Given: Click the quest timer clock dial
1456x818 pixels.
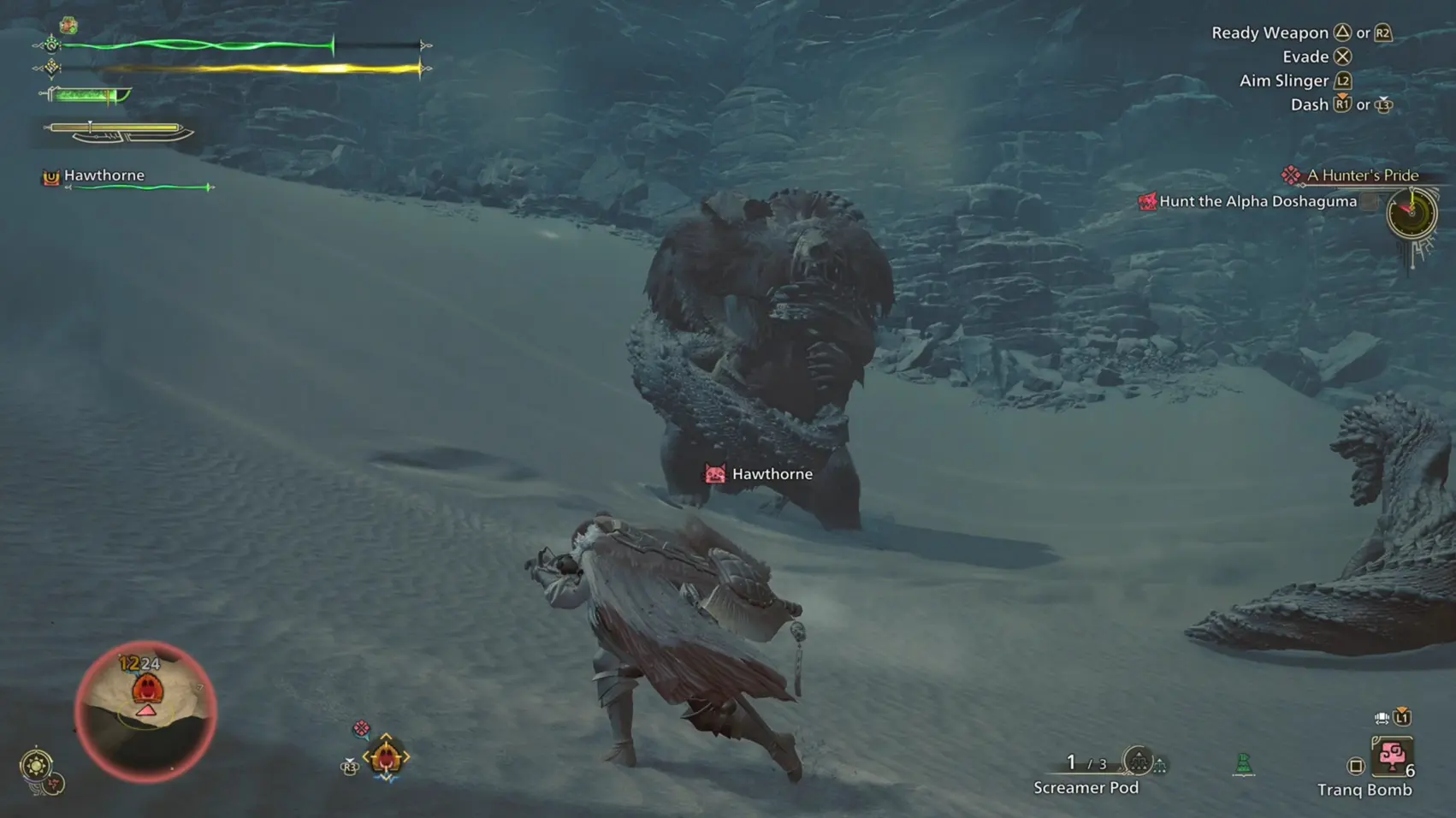Looking at the screenshot, I should 1412,212.
